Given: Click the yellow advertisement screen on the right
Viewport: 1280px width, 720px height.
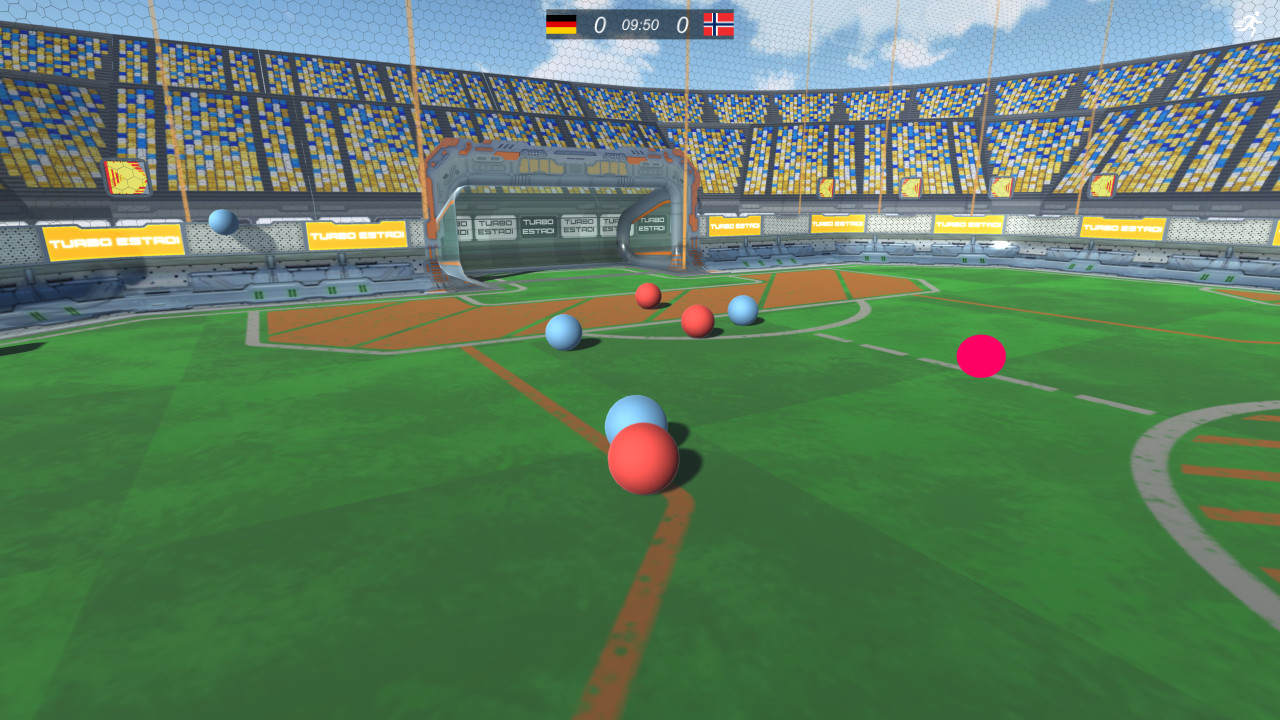Looking at the screenshot, I should coord(1105,186).
